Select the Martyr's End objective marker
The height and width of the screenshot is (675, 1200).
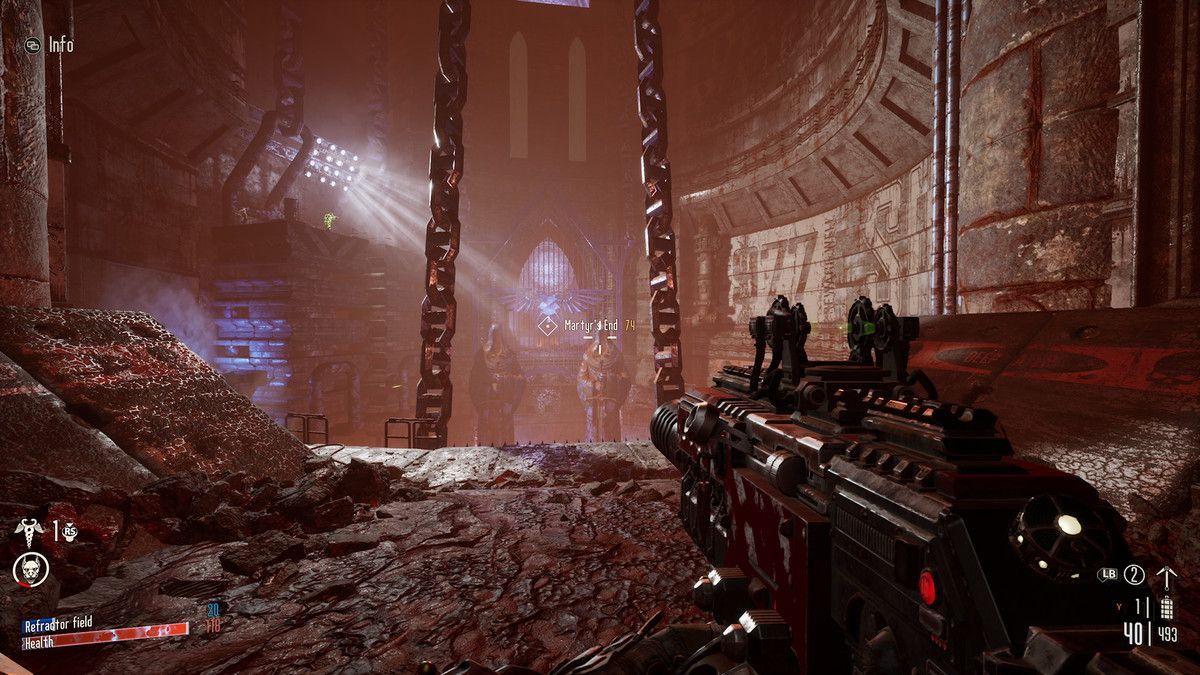(546, 325)
